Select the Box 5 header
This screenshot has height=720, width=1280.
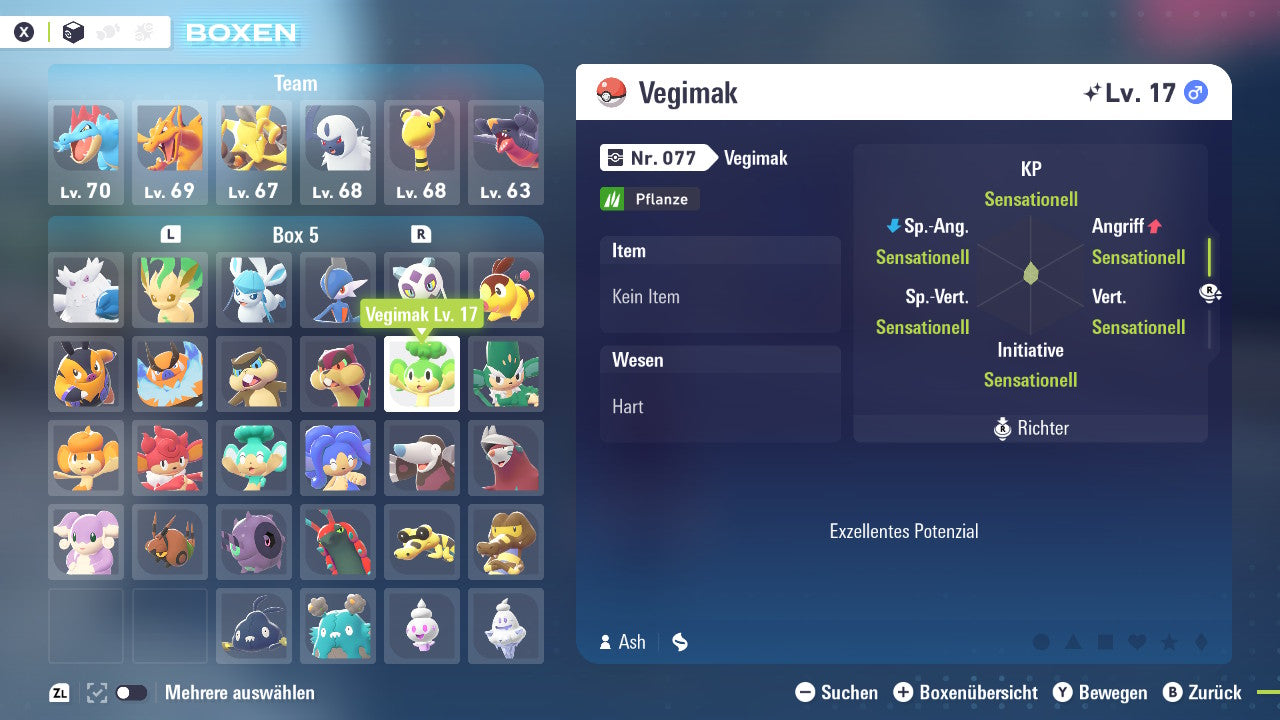click(x=296, y=233)
